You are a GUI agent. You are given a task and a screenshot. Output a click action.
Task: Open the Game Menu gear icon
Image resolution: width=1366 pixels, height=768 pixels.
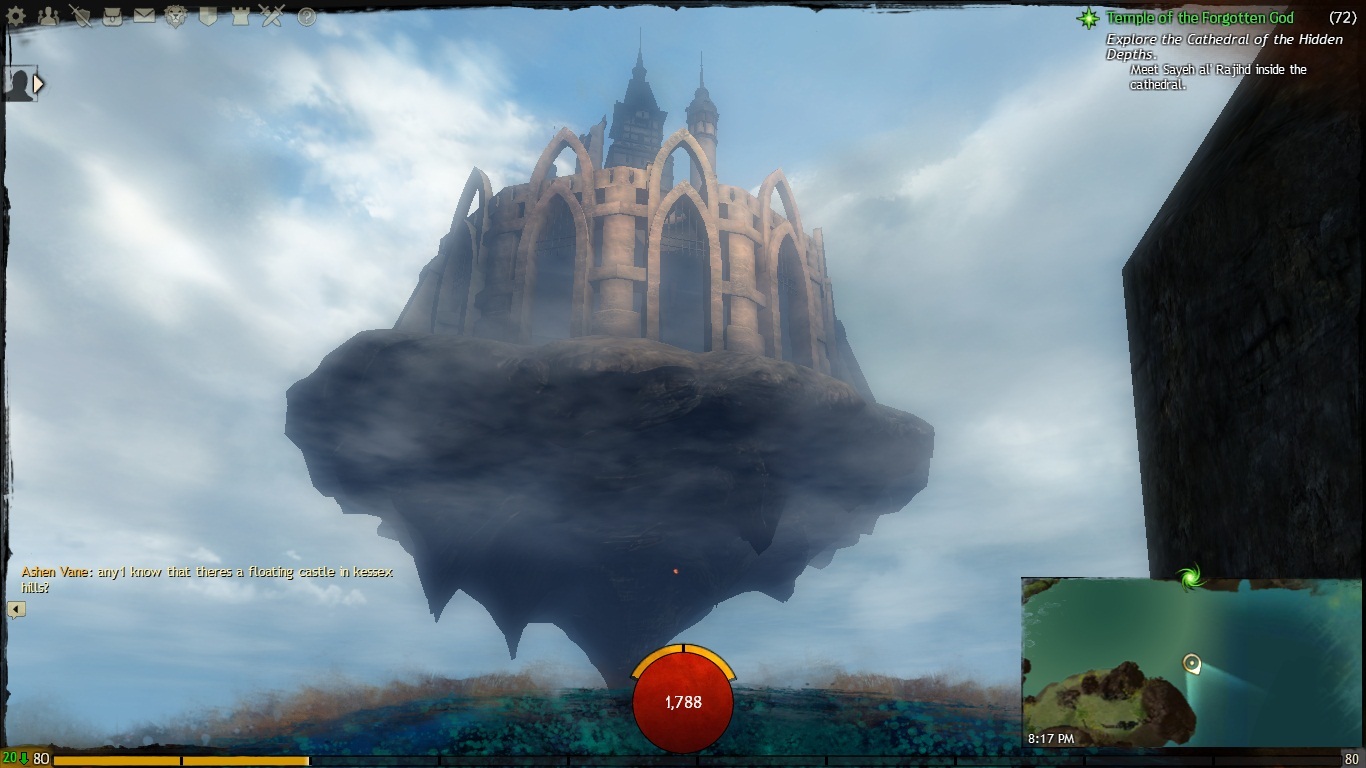(16, 16)
